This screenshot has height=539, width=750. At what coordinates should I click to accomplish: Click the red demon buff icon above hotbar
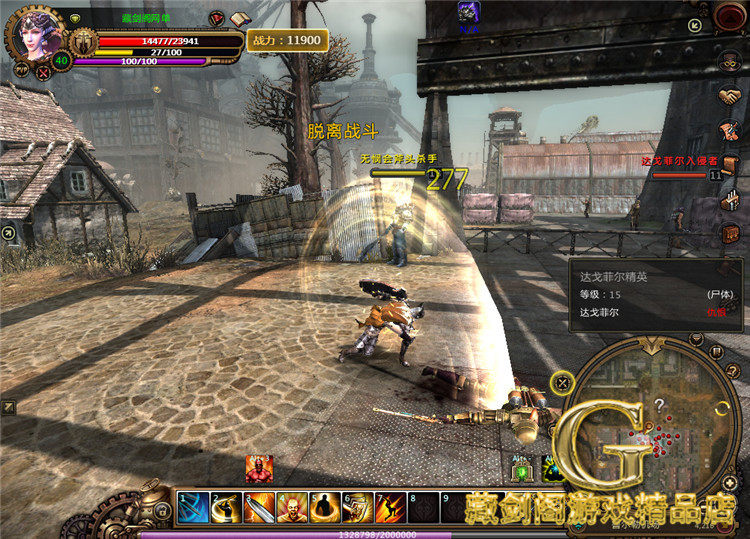[x=259, y=468]
